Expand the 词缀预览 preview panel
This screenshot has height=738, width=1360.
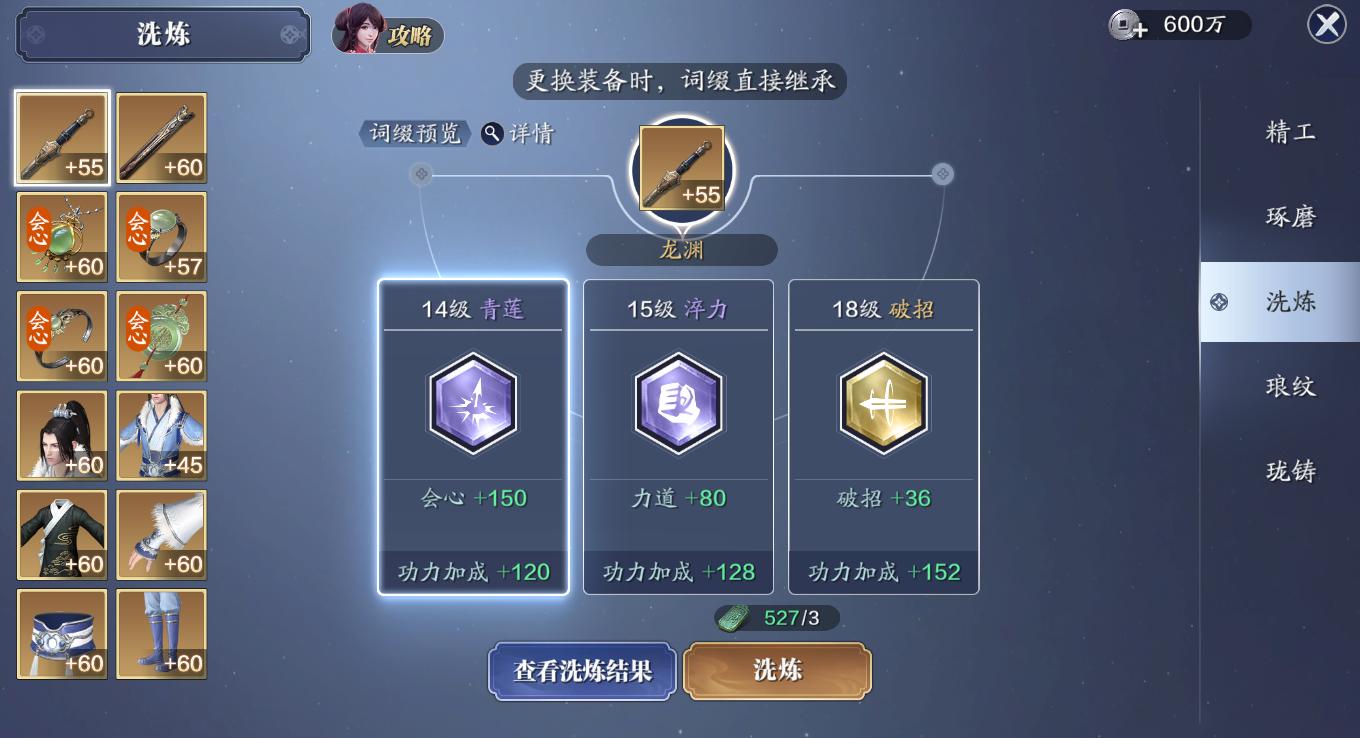coord(413,133)
